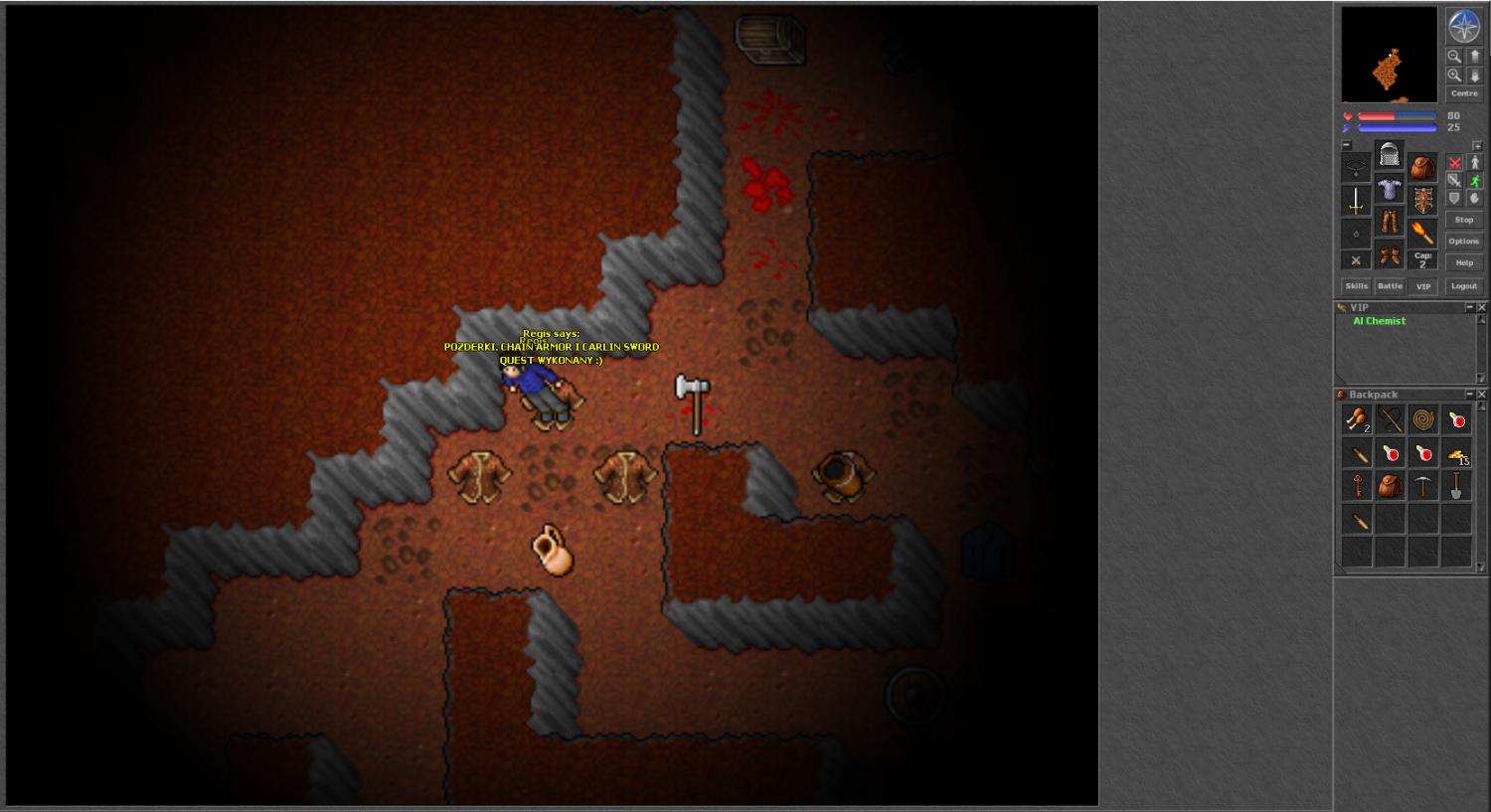Open the Battle list
Image resolution: width=1491 pixels, height=812 pixels.
(x=1390, y=286)
